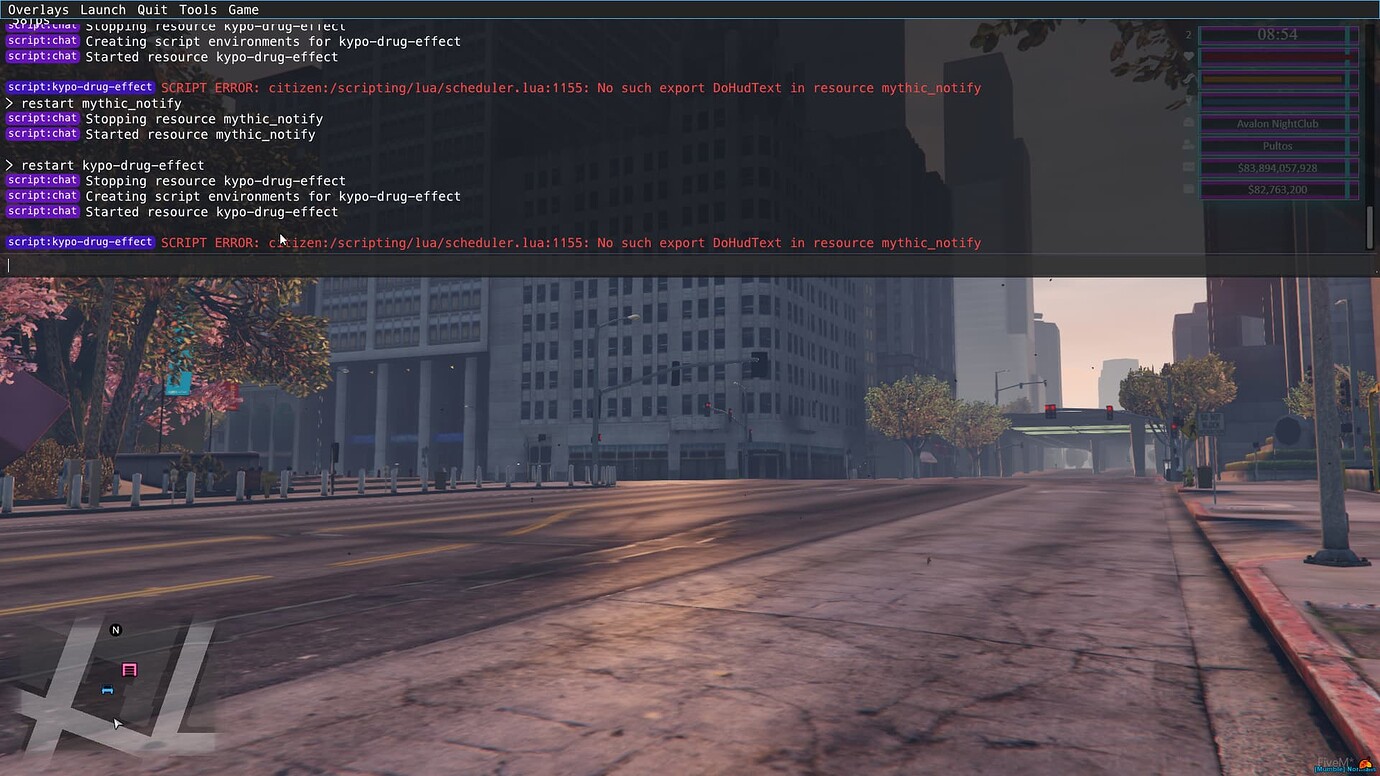Select Quit from the menu bar
The height and width of the screenshot is (776, 1380).
pos(151,9)
